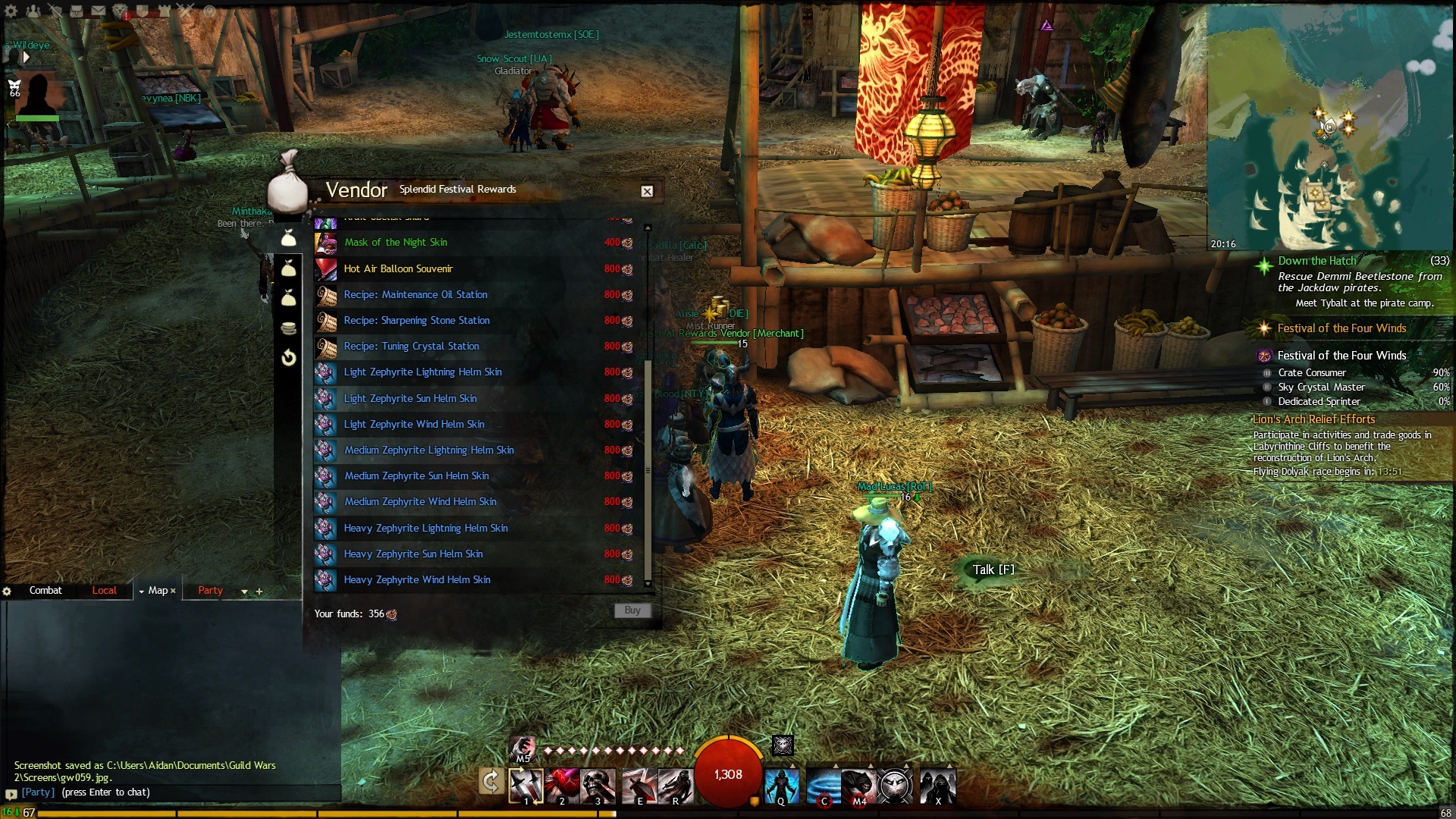Select Recipe: Tuning Crystal Station
Viewport: 1456px width, 819px height.
pyautogui.click(x=411, y=346)
